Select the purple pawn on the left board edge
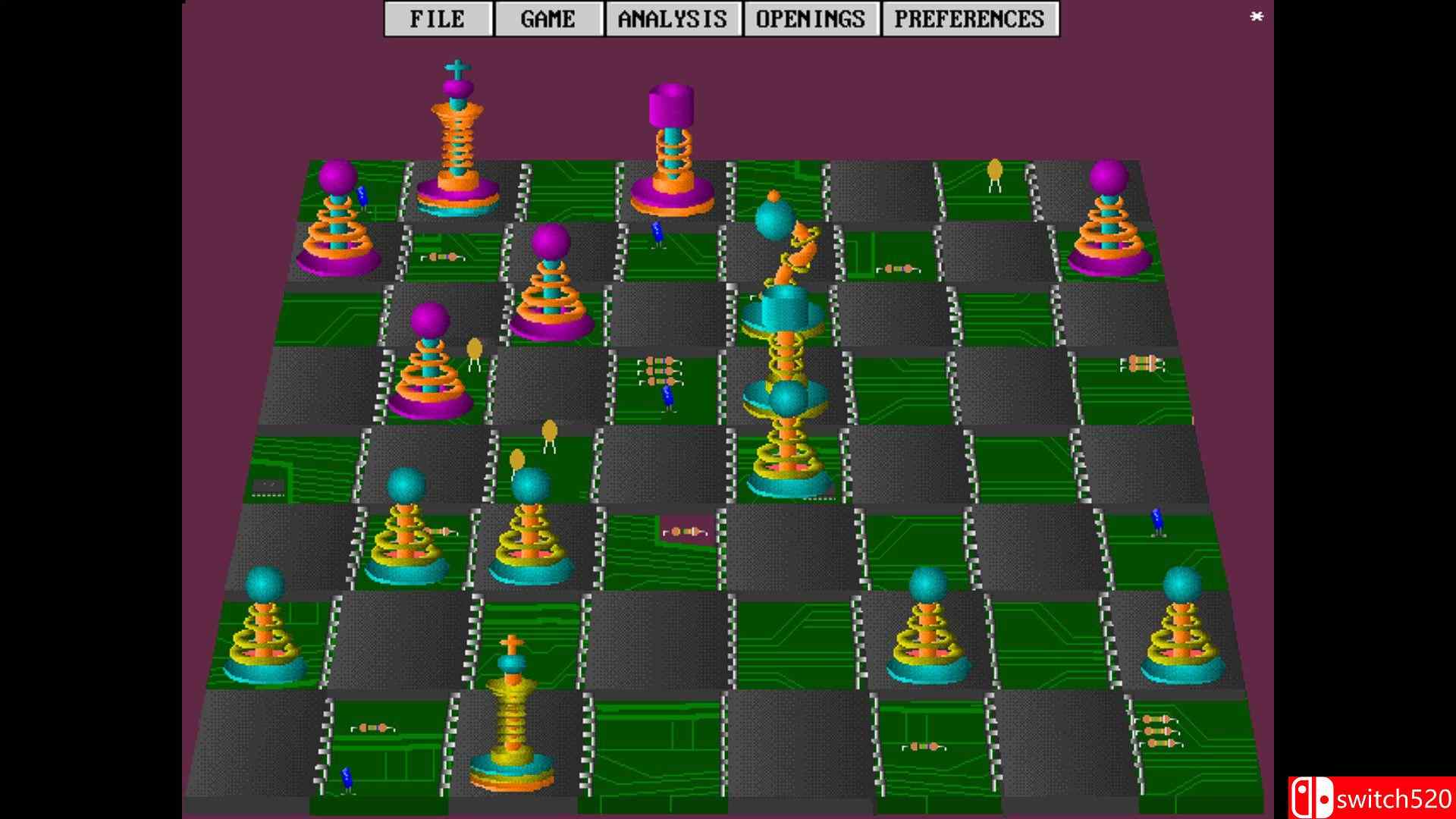The image size is (1456, 819). pos(339,220)
